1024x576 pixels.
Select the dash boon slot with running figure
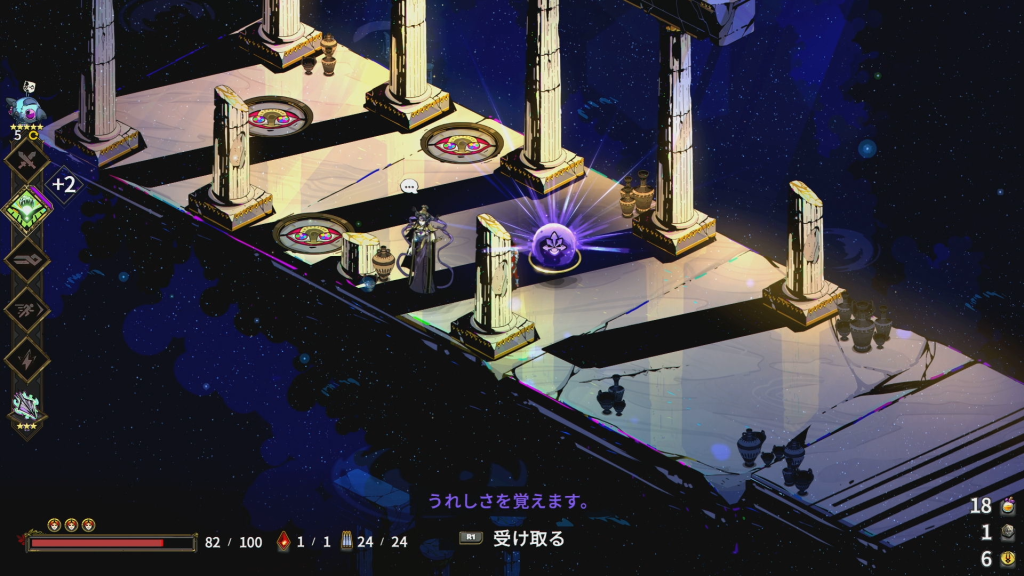tap(27, 307)
